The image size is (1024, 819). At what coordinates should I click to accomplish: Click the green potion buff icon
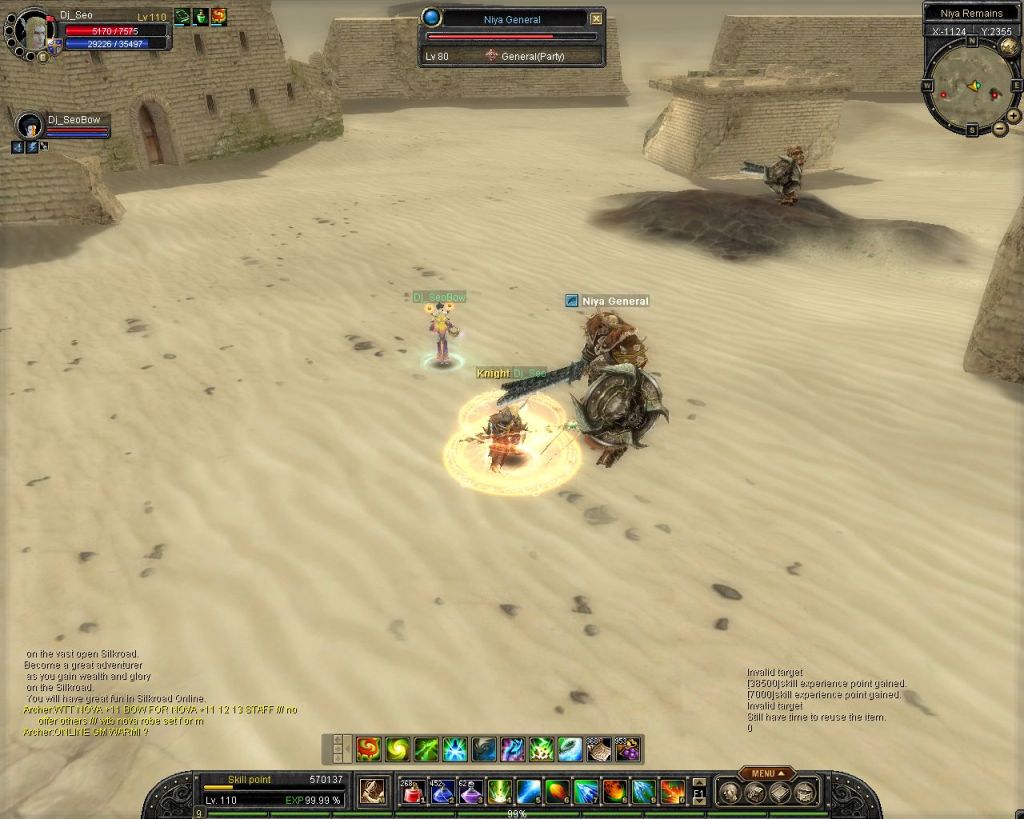(200, 16)
